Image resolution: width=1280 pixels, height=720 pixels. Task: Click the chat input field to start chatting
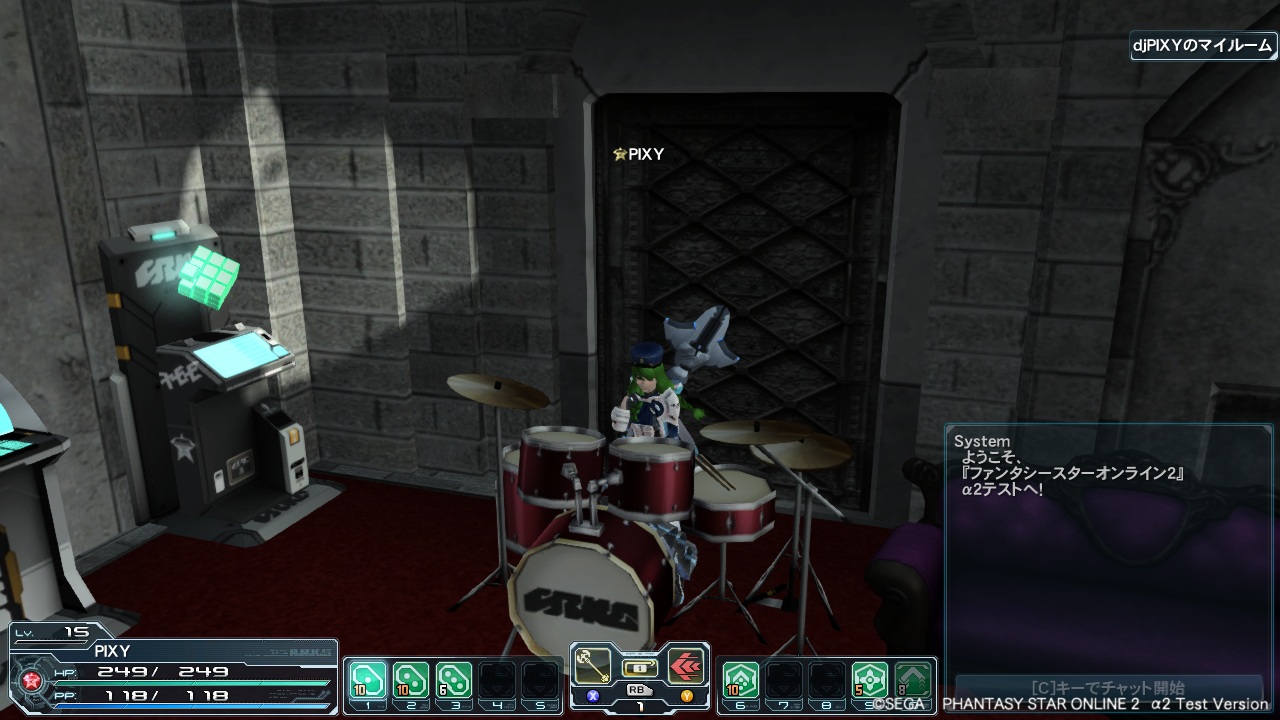coord(1105,688)
